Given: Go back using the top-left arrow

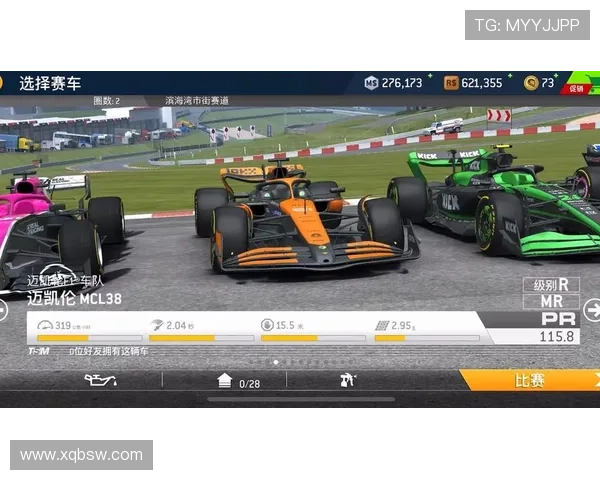Looking at the screenshot, I should pos(4,83).
